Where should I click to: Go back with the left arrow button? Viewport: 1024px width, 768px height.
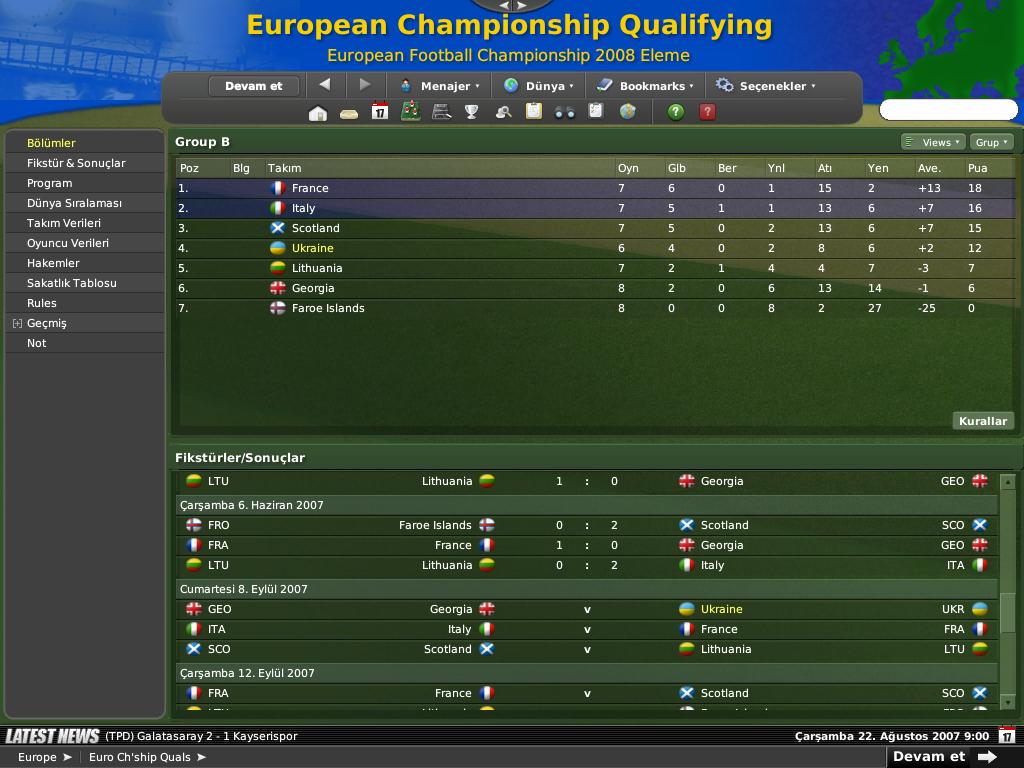pyautogui.click(x=324, y=85)
